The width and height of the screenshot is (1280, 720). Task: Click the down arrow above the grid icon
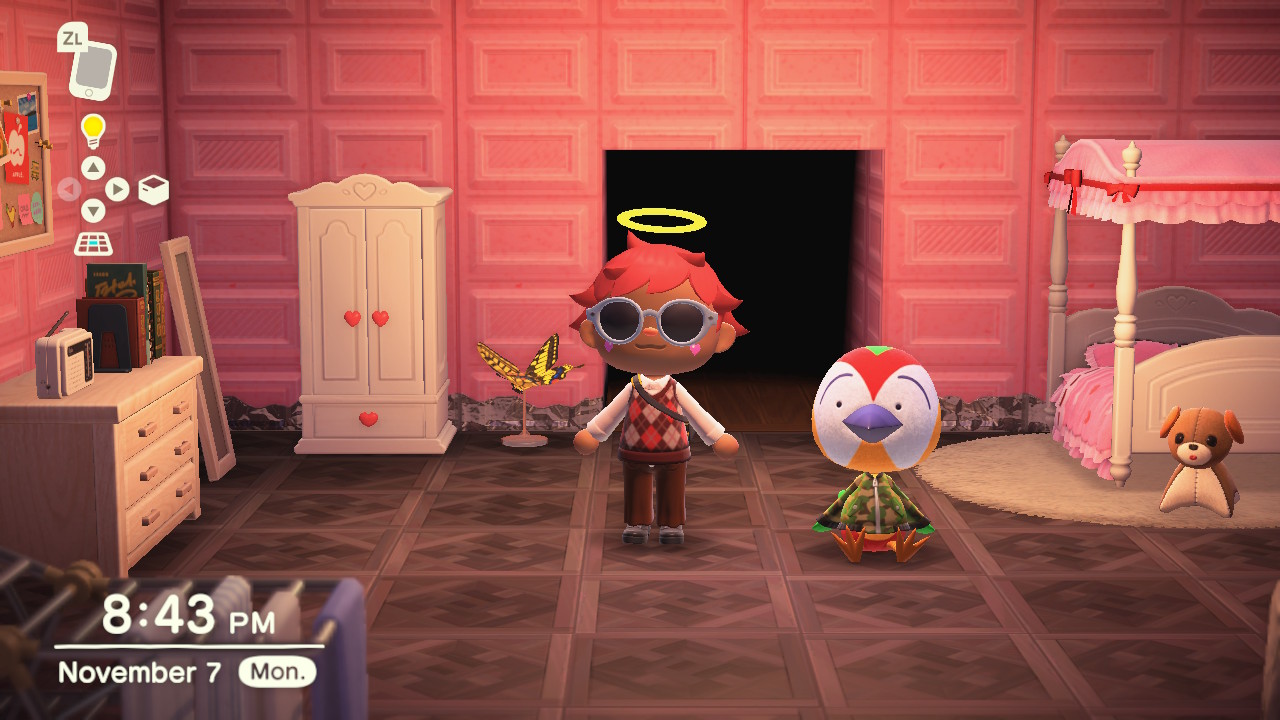click(93, 211)
